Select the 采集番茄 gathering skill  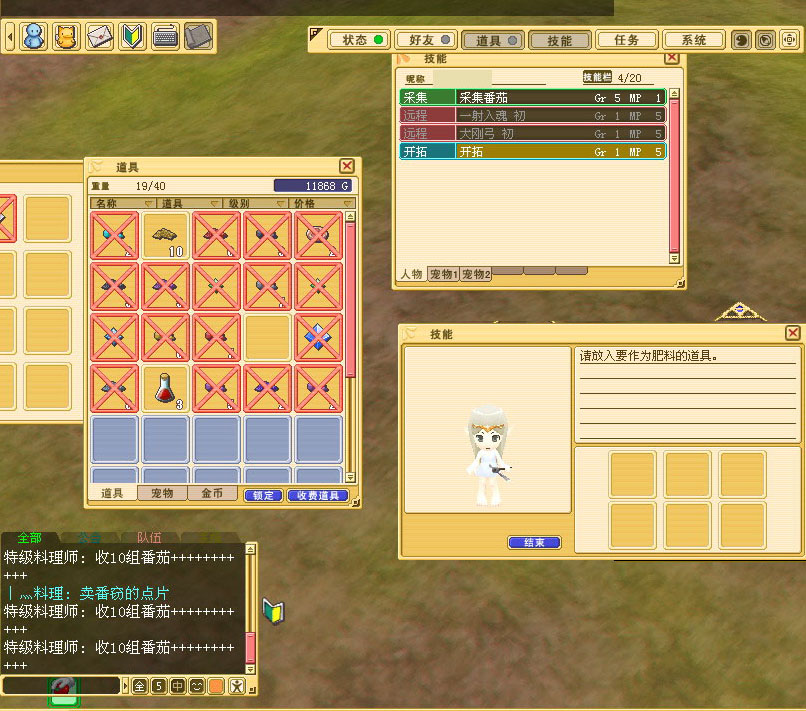tap(532, 98)
